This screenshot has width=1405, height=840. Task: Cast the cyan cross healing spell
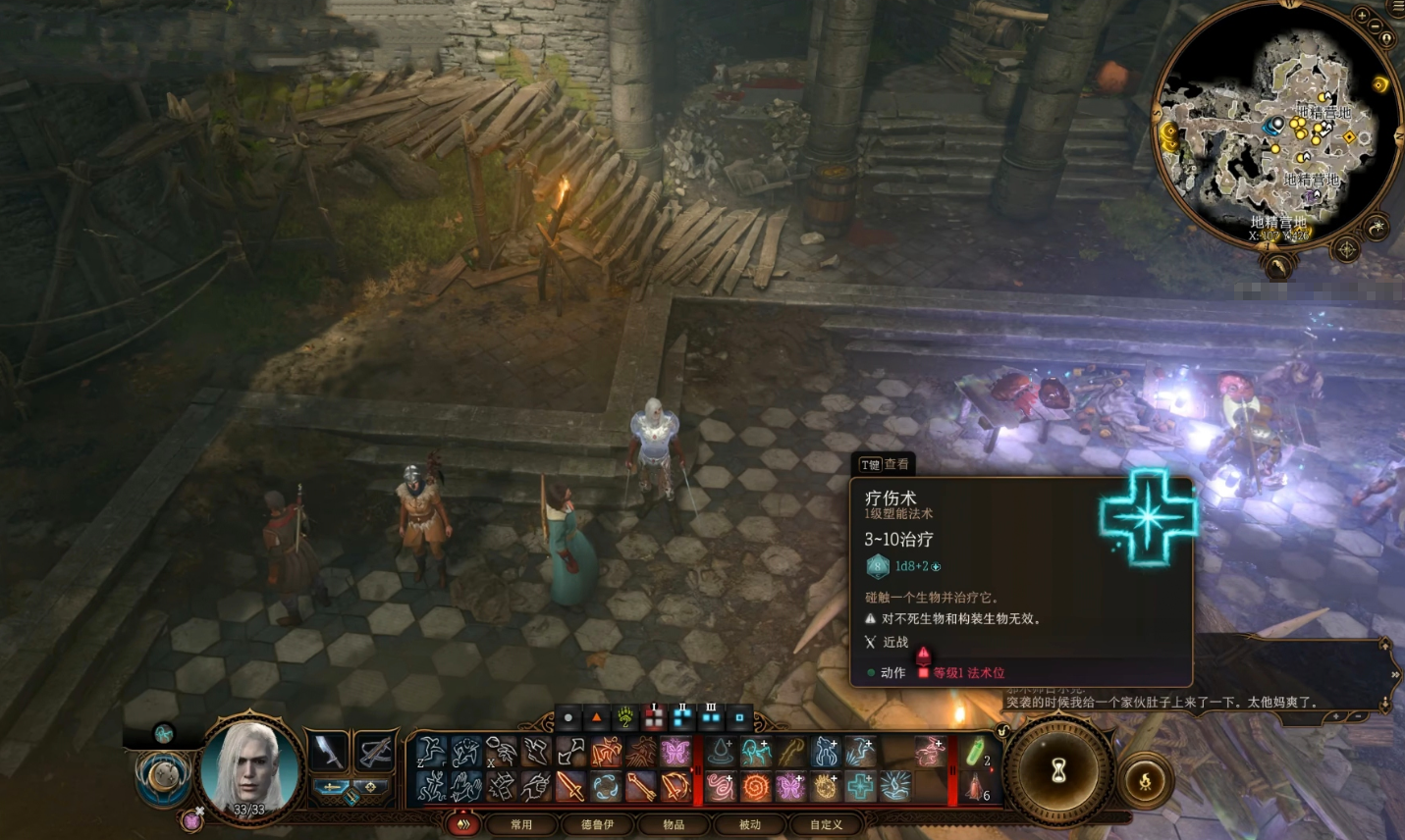[860, 786]
